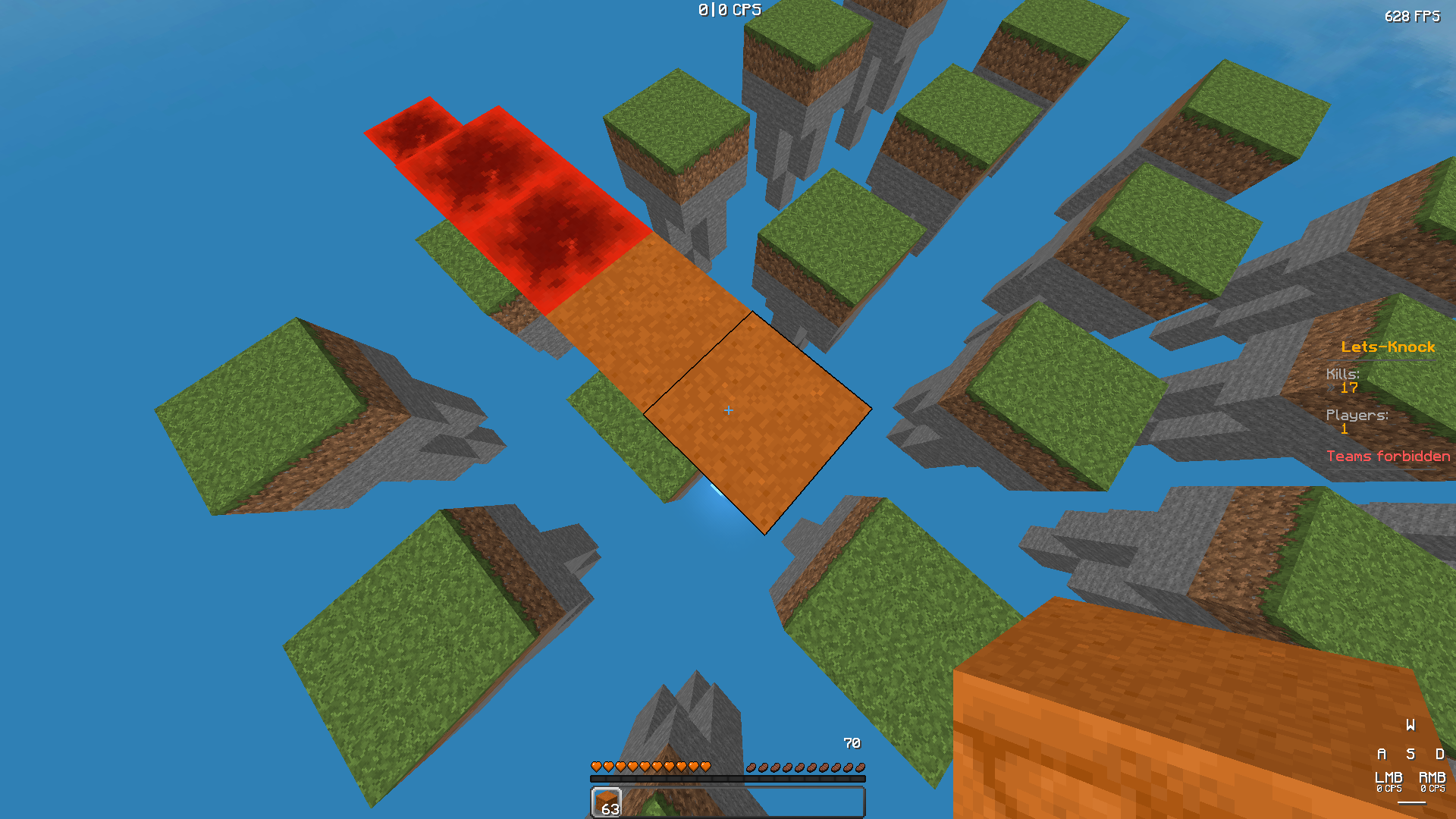Click the Teams forbidden scoreboard line

click(1388, 456)
